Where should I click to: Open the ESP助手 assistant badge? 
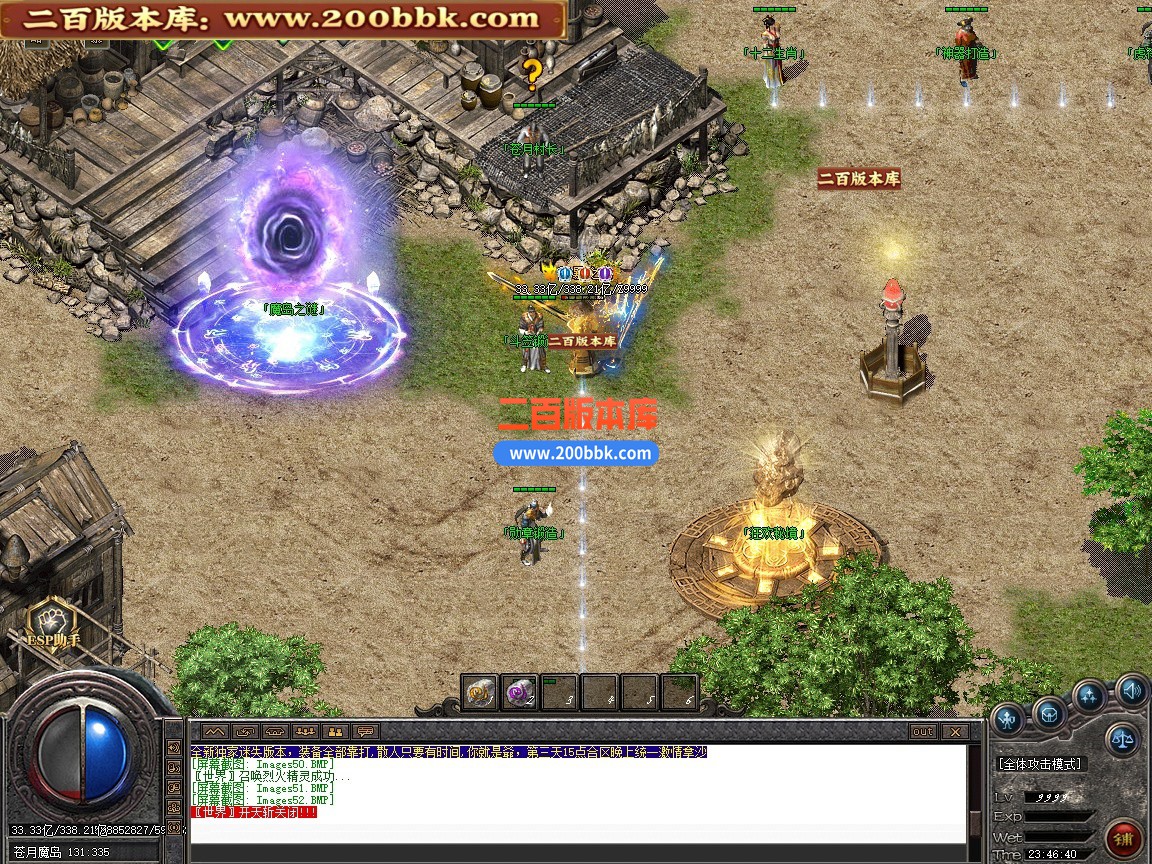coord(47,625)
